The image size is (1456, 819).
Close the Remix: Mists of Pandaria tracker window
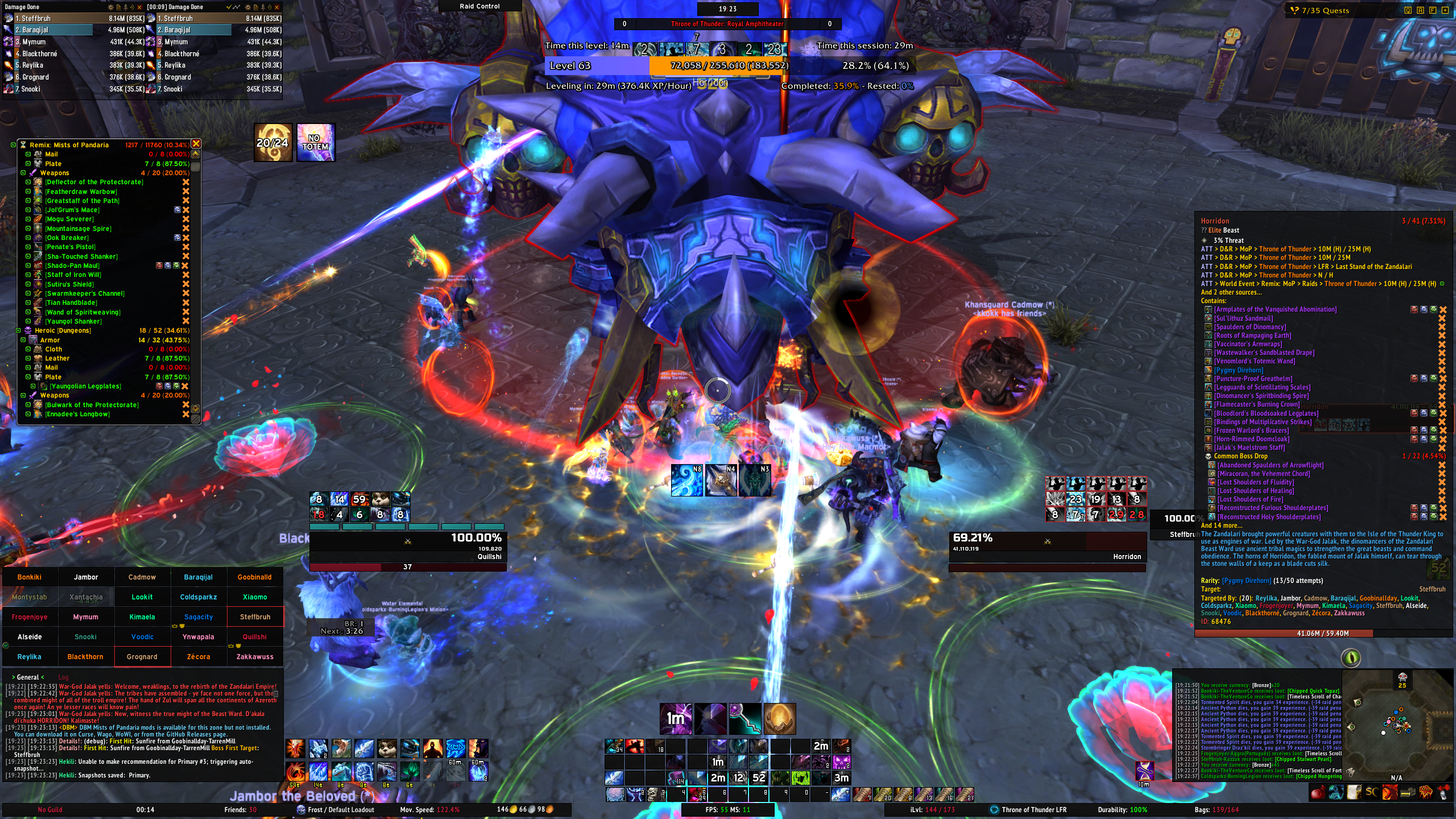[196, 144]
